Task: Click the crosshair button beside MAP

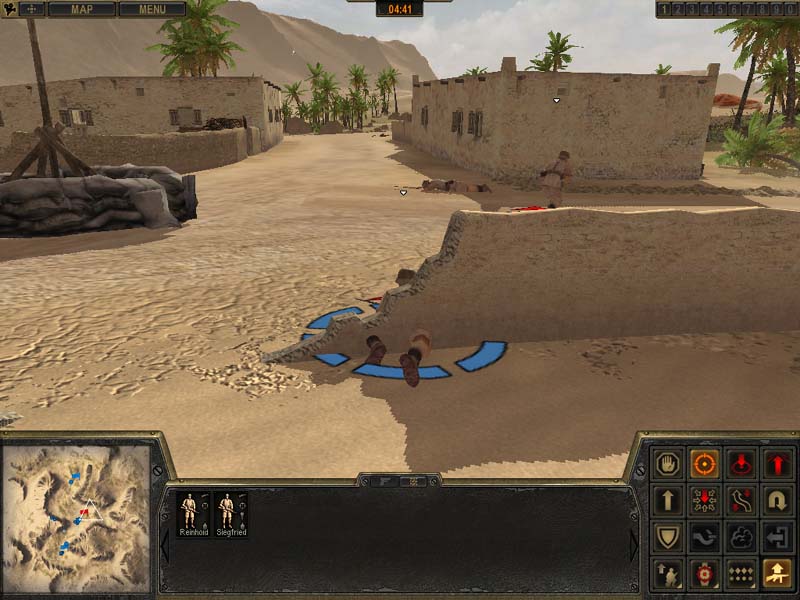Action: (32, 10)
